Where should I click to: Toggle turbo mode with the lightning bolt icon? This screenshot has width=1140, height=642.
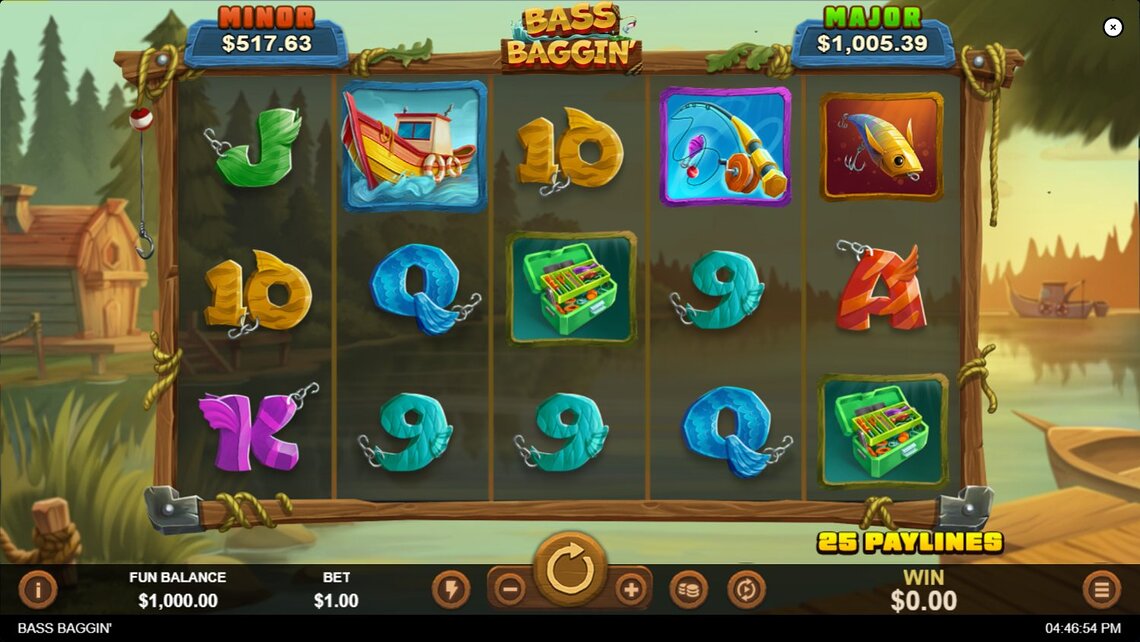coord(450,589)
